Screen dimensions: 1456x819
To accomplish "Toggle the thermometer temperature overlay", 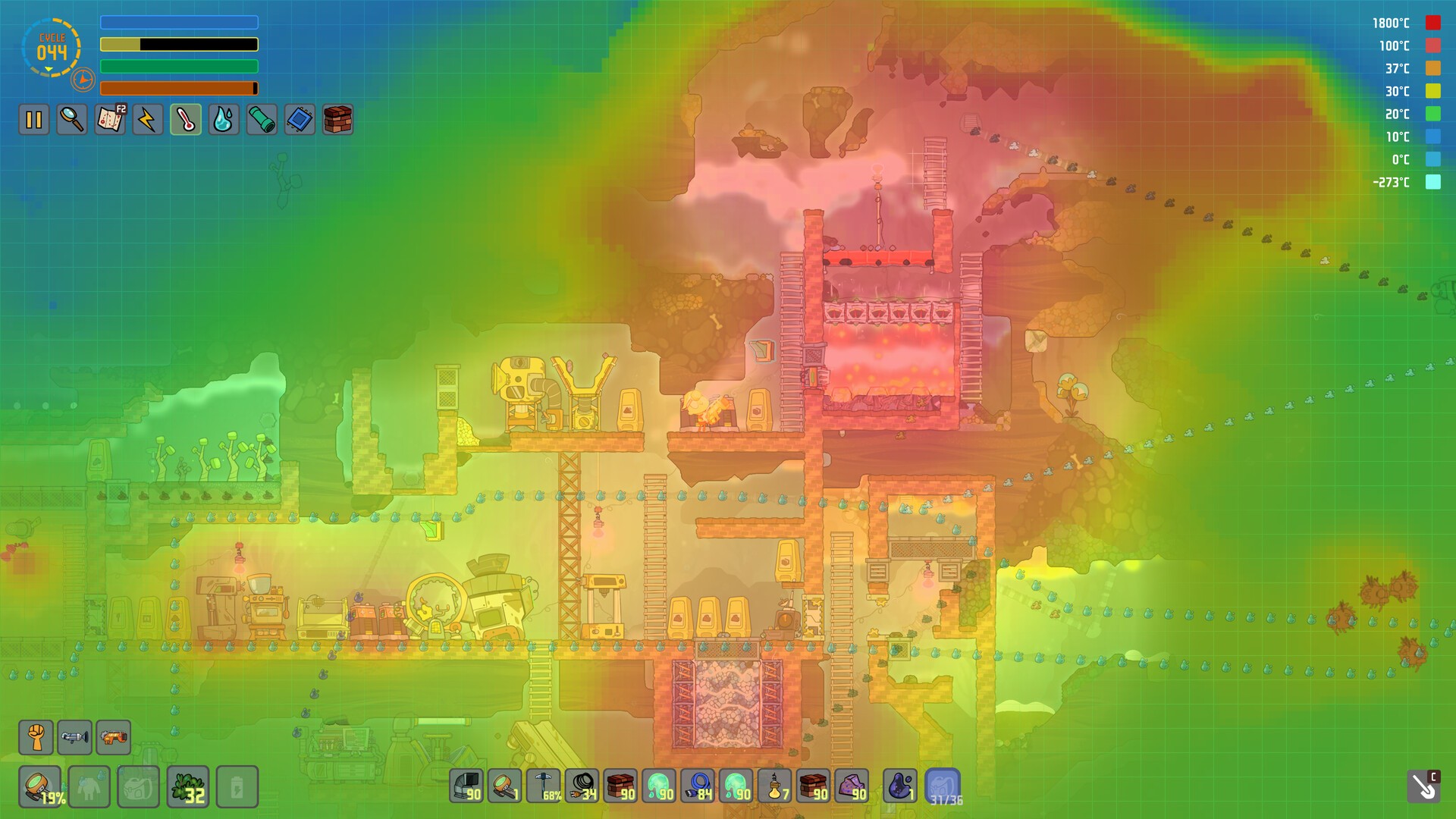I will pyautogui.click(x=186, y=120).
